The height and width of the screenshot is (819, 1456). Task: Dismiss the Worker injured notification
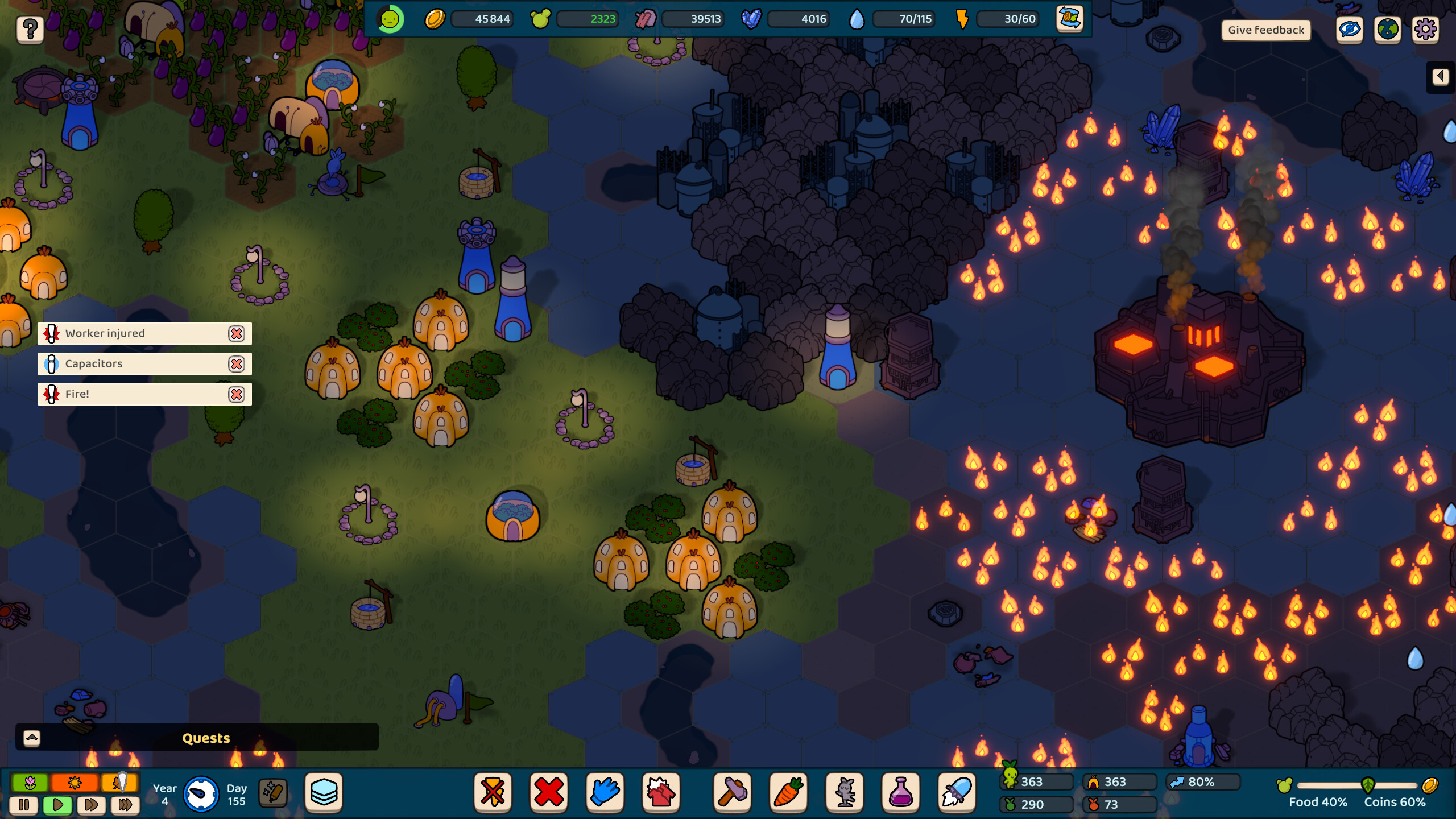coord(237,334)
